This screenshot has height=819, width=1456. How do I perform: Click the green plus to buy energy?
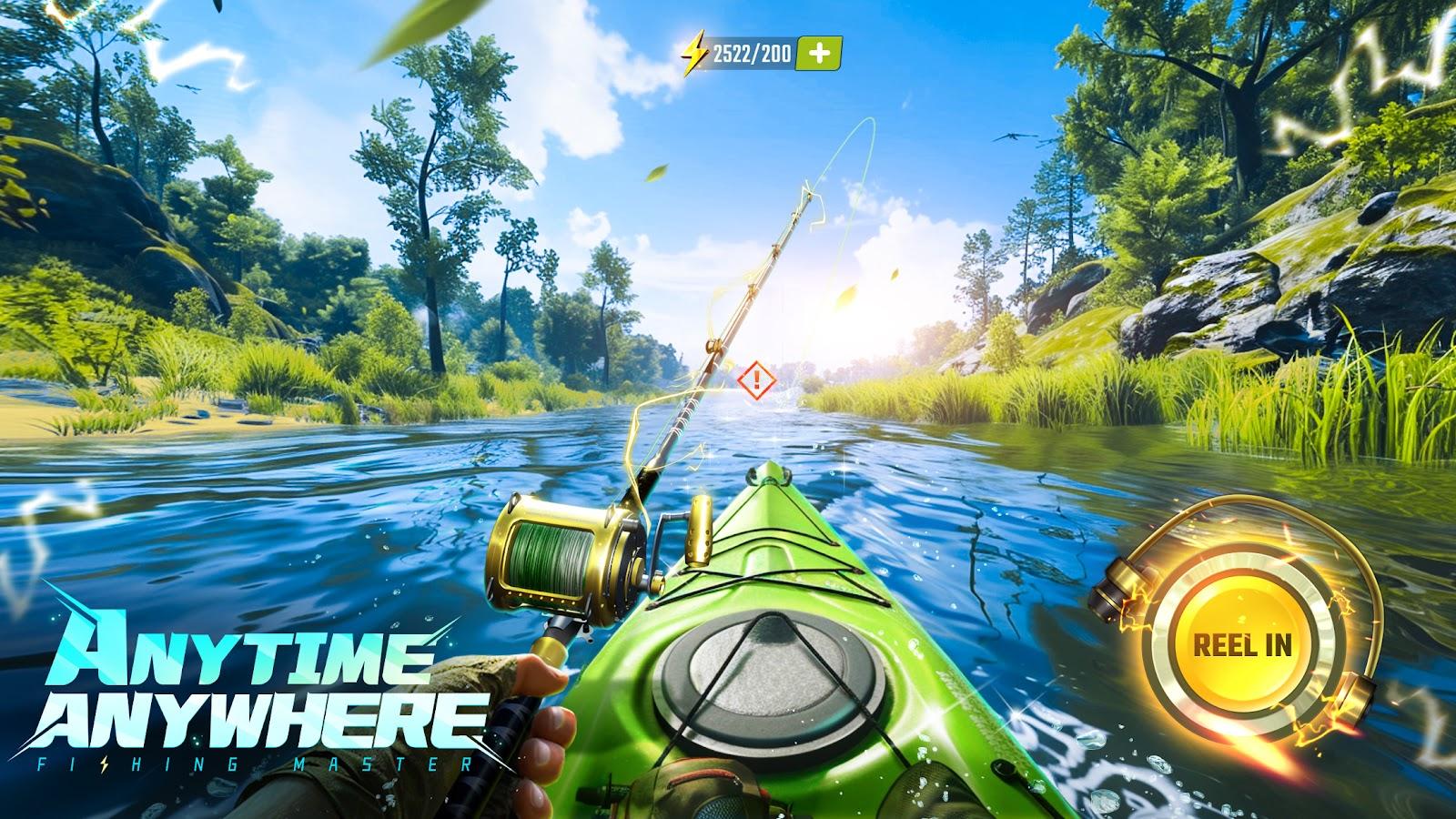817,54
